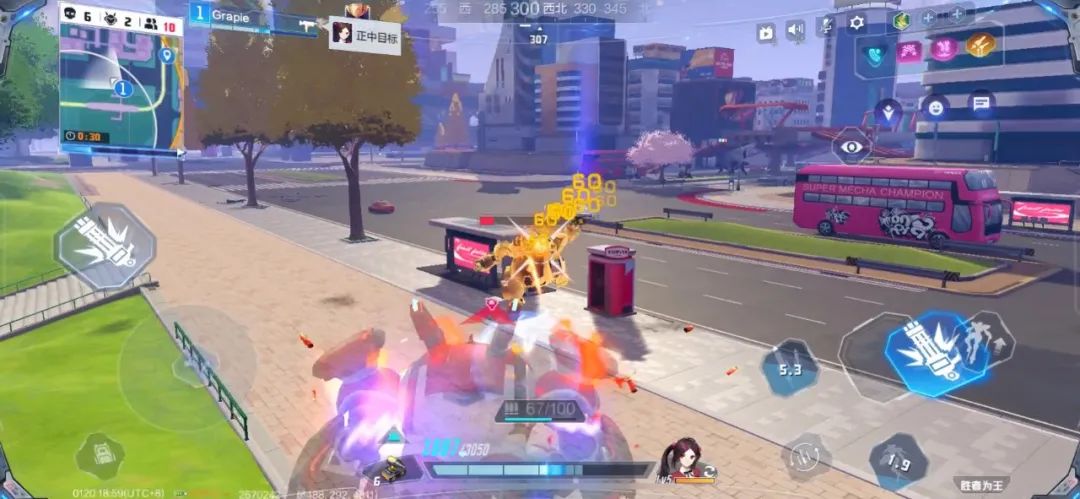Tap the reload ammo button

(x=805, y=455)
